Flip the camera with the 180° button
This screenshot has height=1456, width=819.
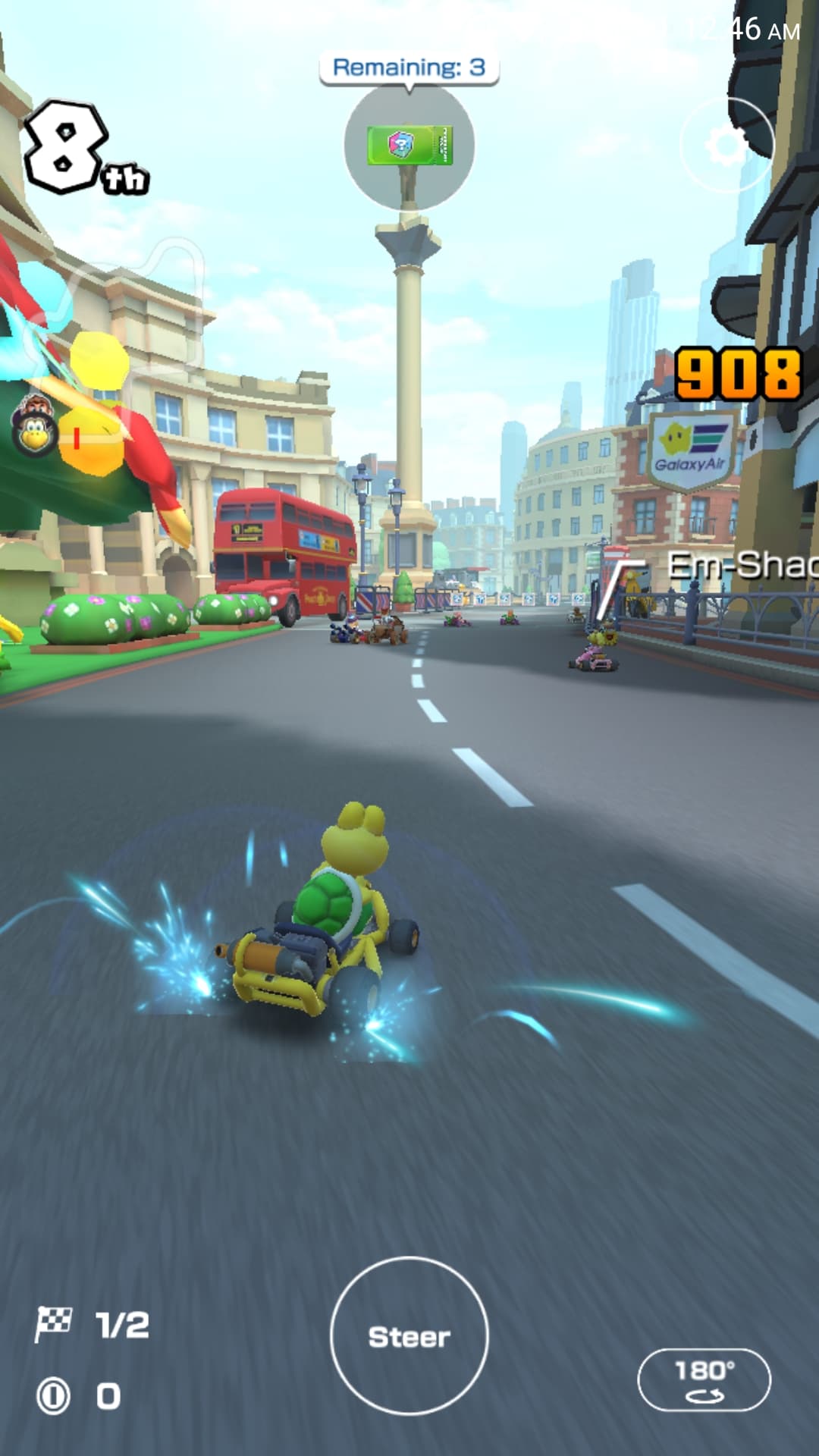(x=704, y=1379)
